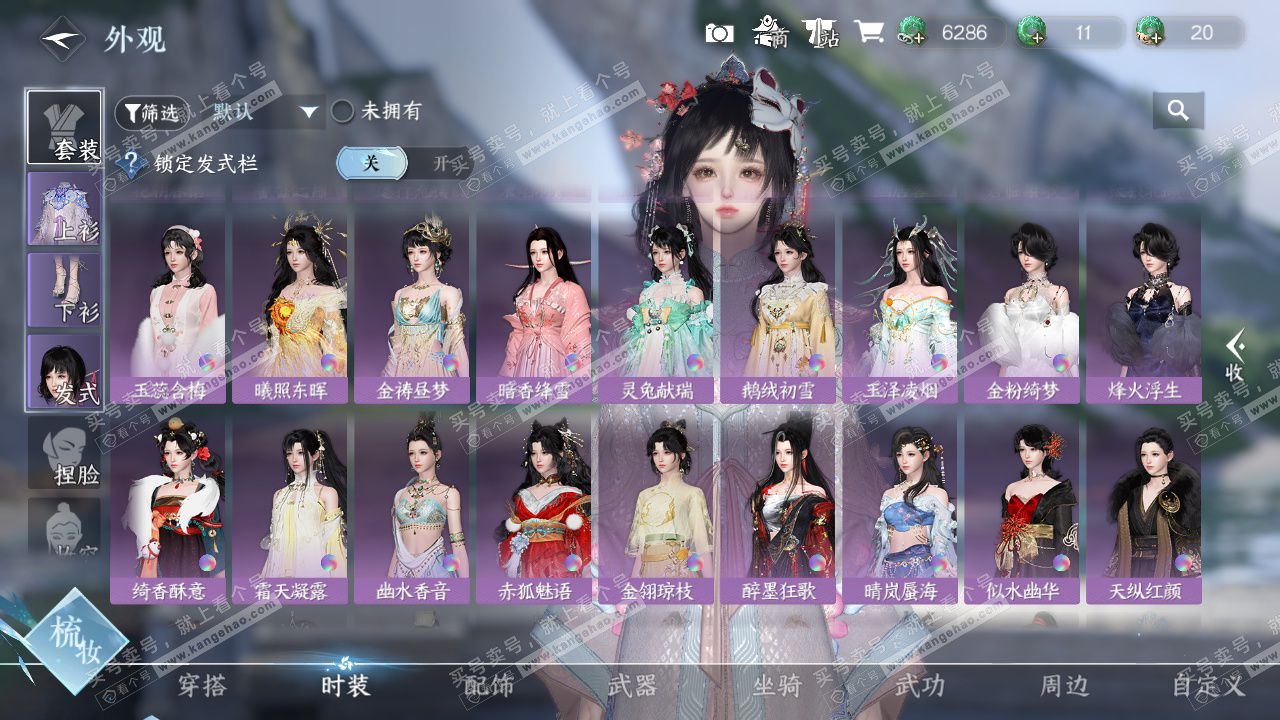Open the 捏脸 face customization category
This screenshot has height=720, width=1280.
[x=64, y=452]
